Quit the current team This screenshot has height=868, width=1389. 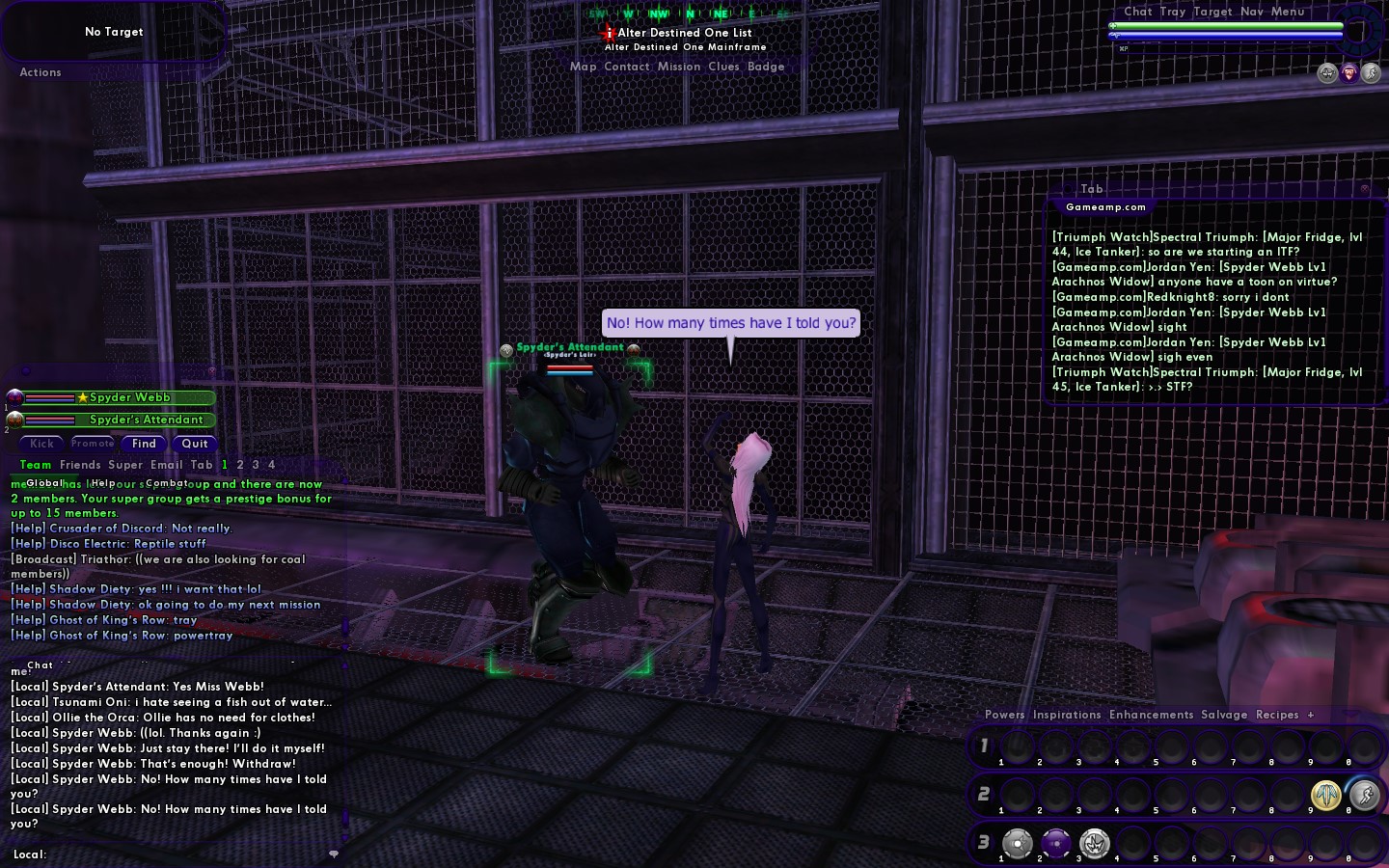pos(195,444)
